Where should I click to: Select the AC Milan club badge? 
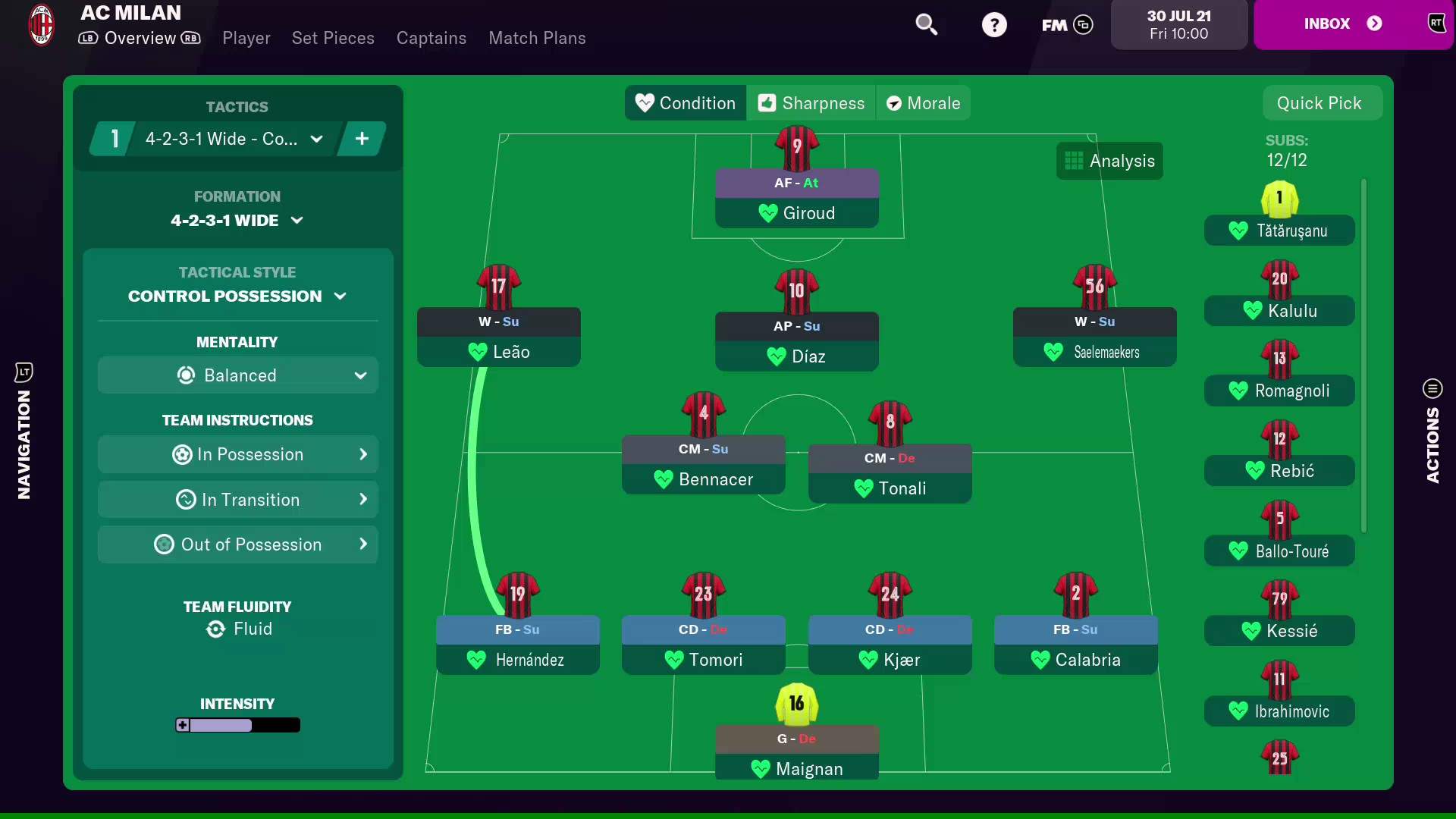point(41,24)
